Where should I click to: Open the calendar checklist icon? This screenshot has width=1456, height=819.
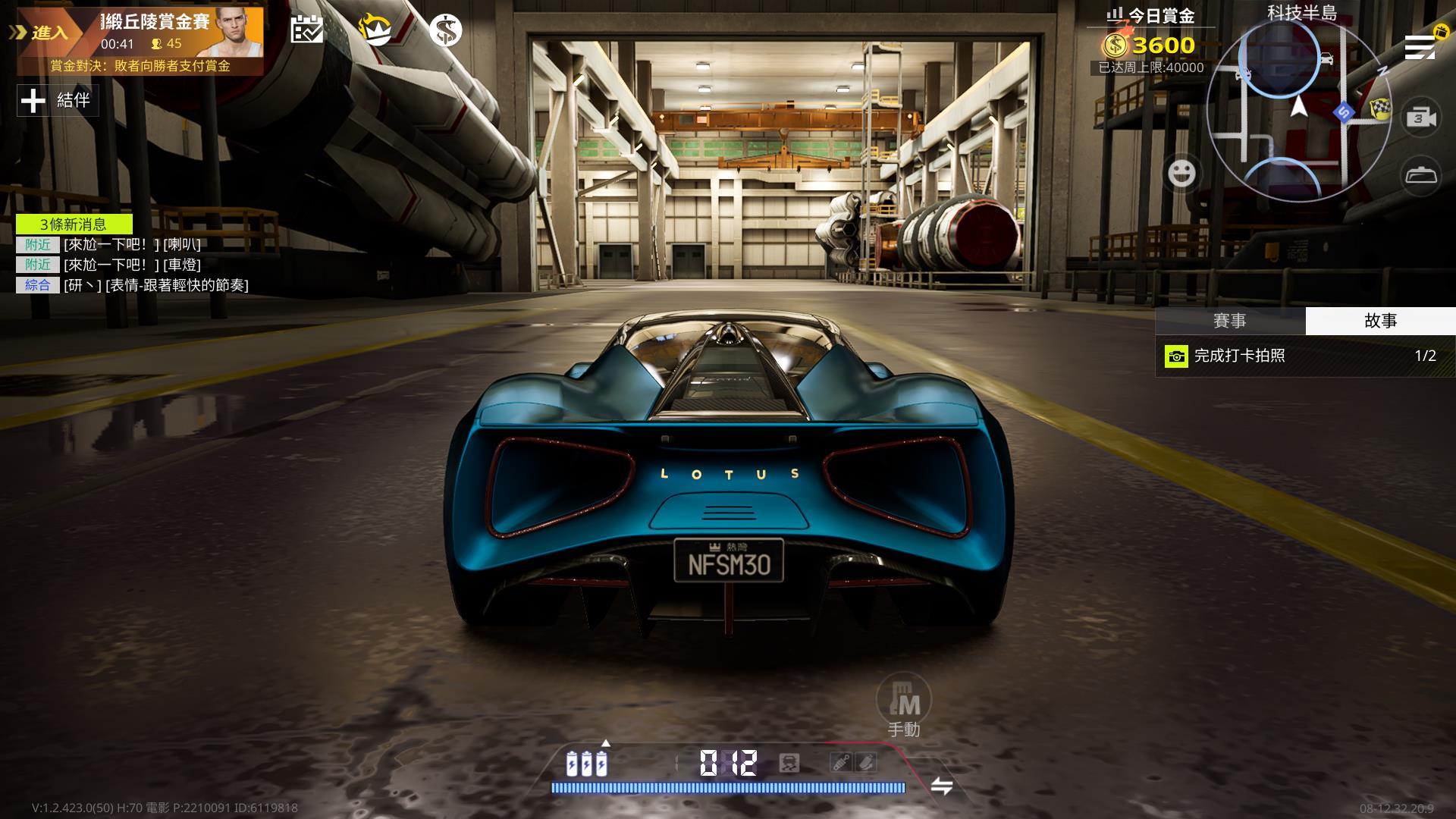307,30
